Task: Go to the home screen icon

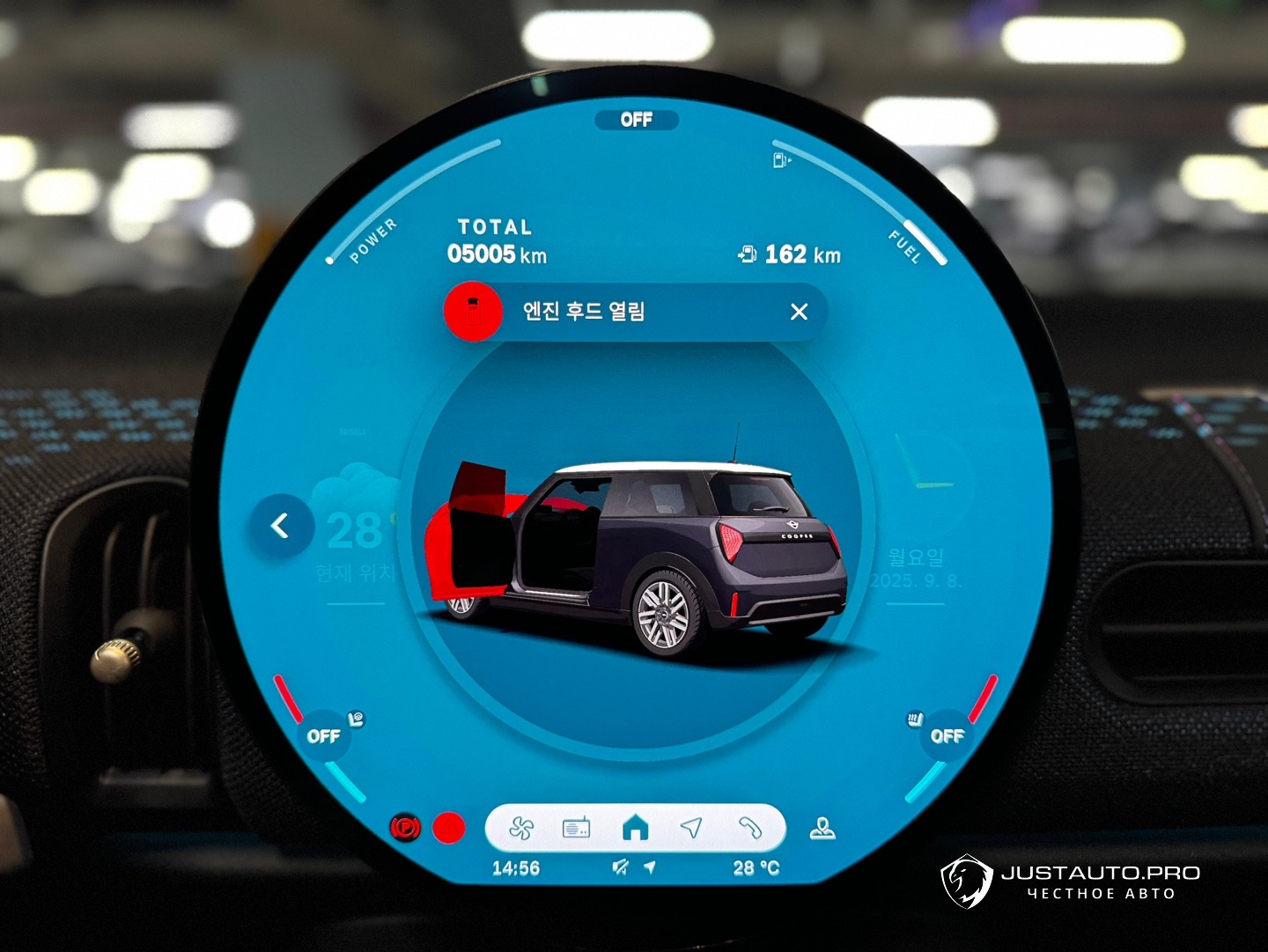Action: click(x=635, y=828)
